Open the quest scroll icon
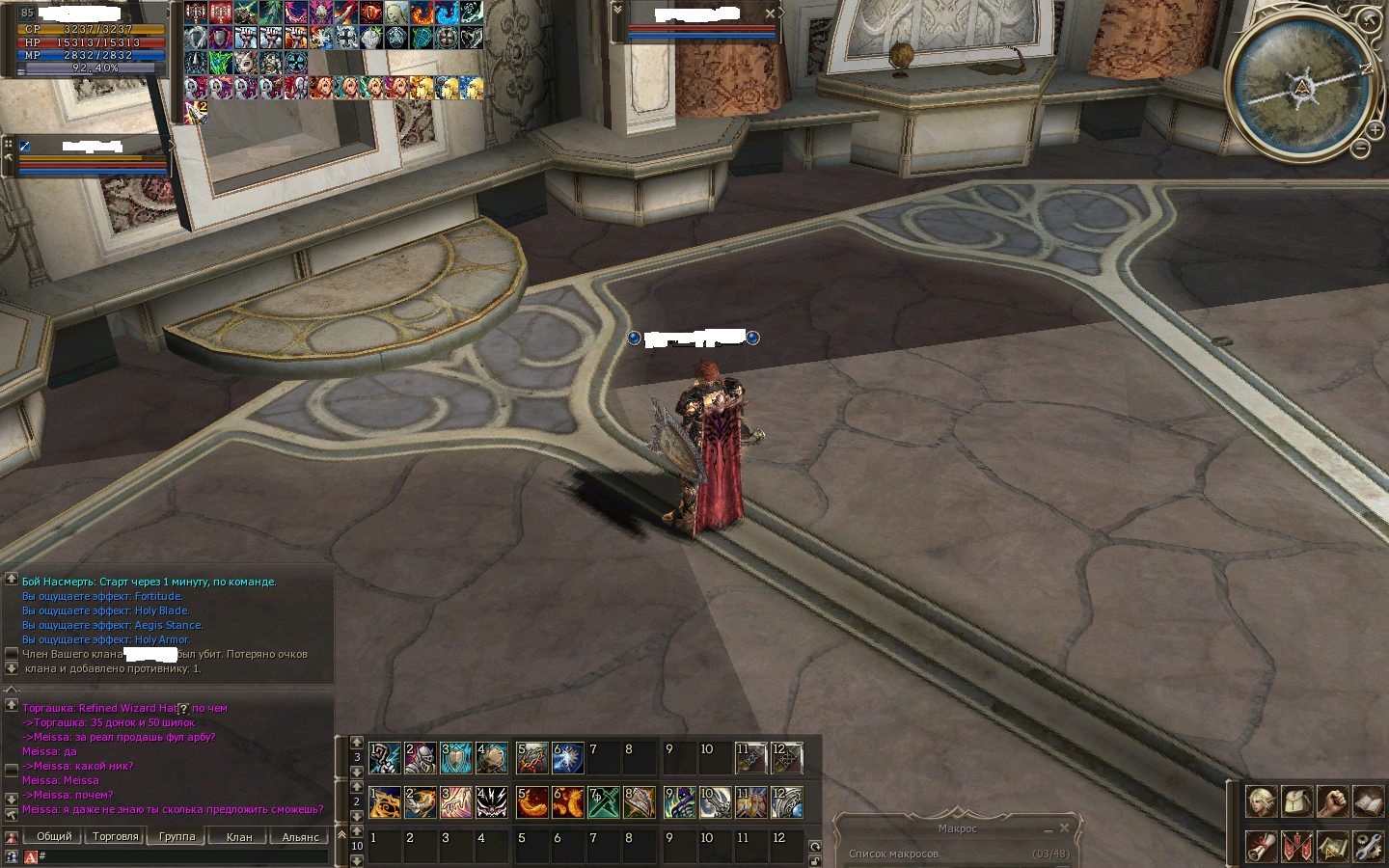This screenshot has width=1389, height=868. click(x=1261, y=846)
